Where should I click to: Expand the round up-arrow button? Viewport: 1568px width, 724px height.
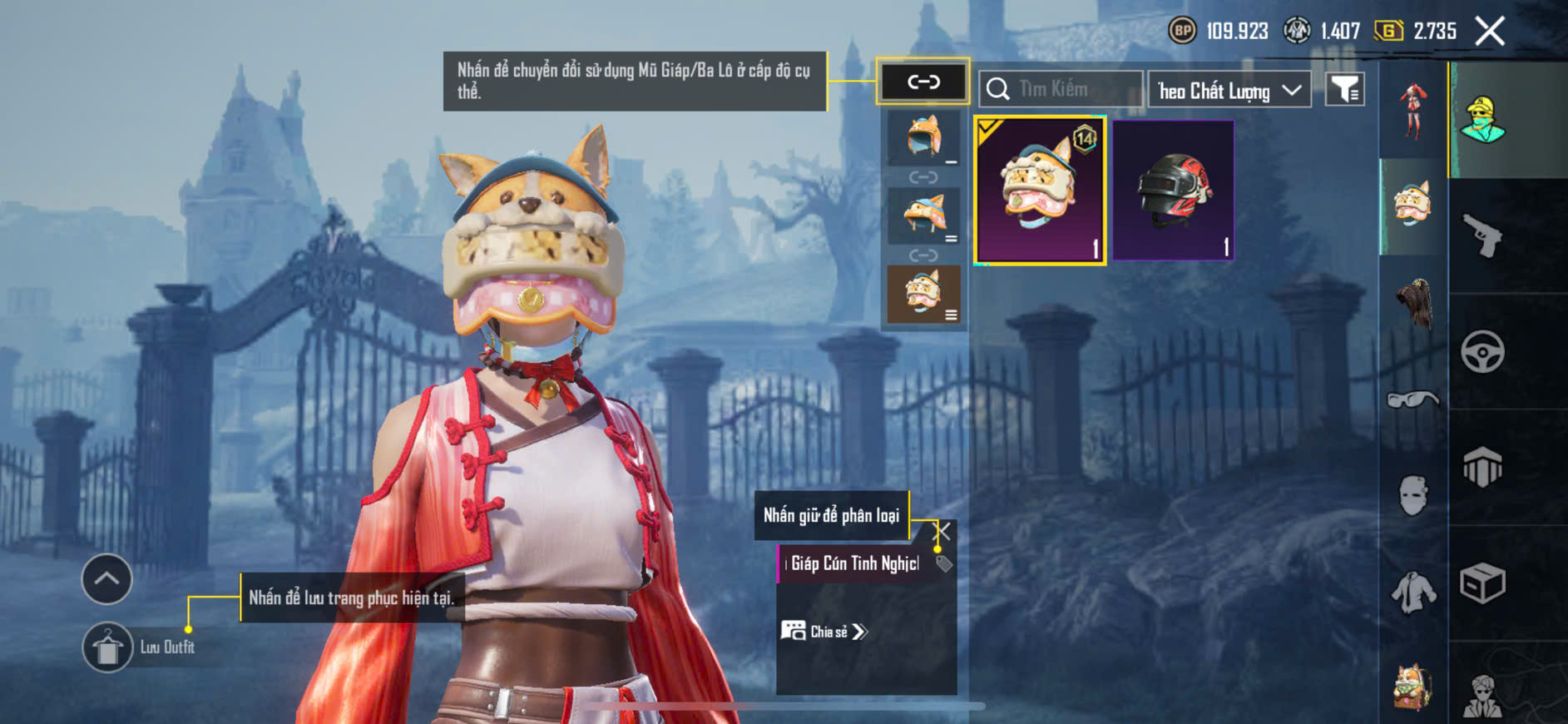point(106,579)
